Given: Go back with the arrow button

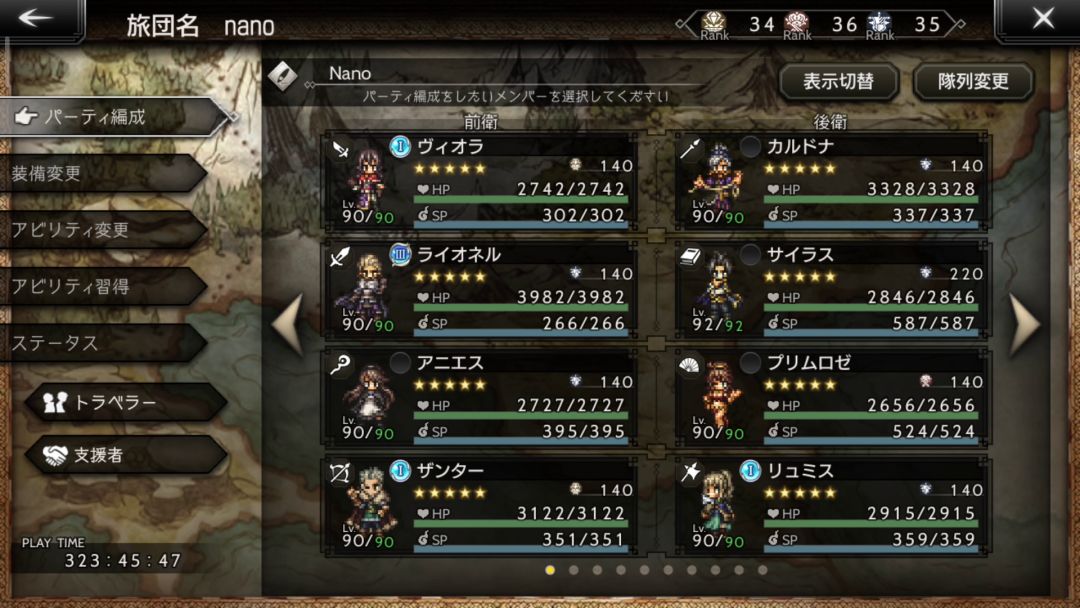Looking at the screenshot, I should click(x=36, y=19).
